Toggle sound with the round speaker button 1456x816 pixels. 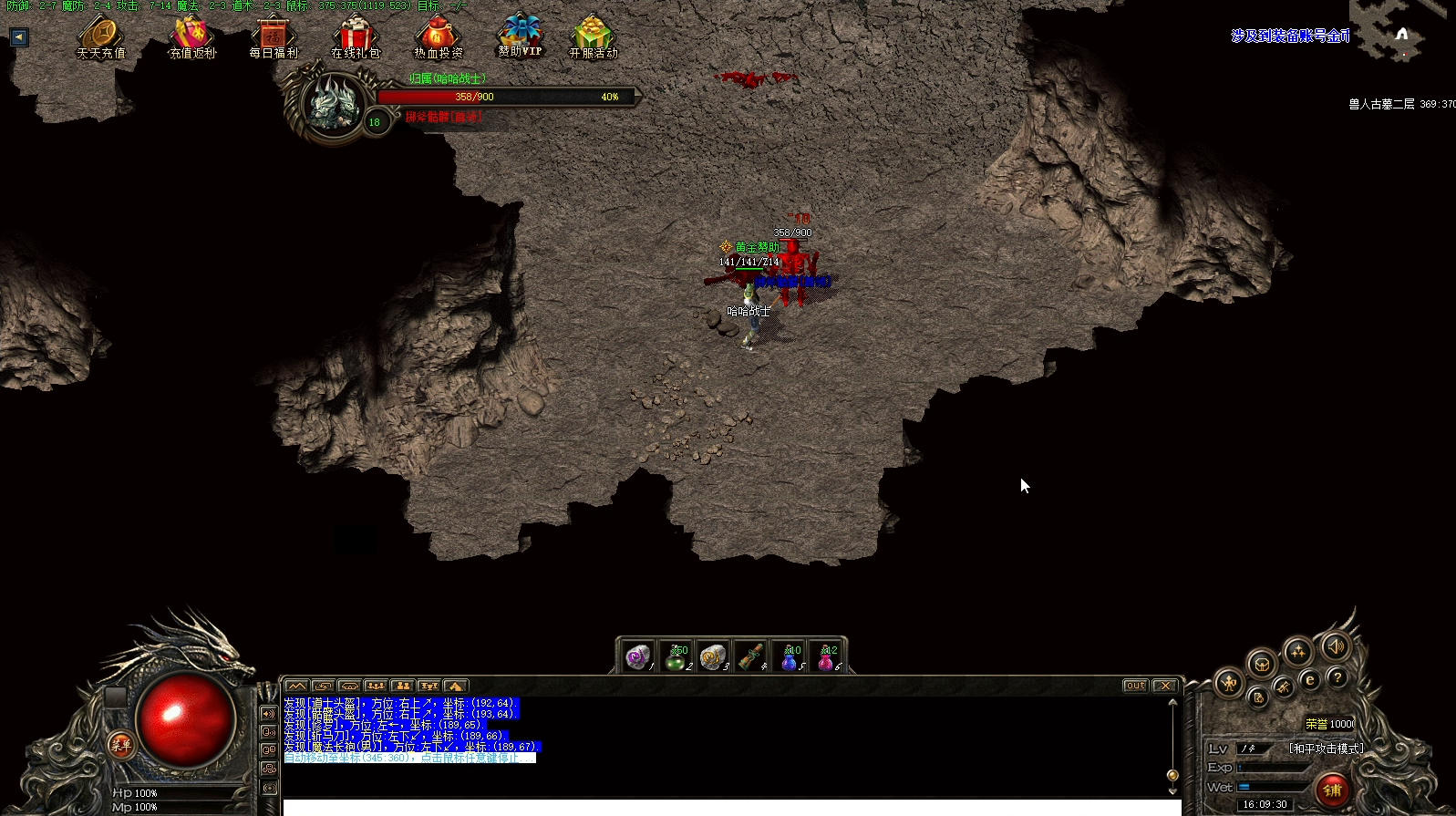(1336, 646)
